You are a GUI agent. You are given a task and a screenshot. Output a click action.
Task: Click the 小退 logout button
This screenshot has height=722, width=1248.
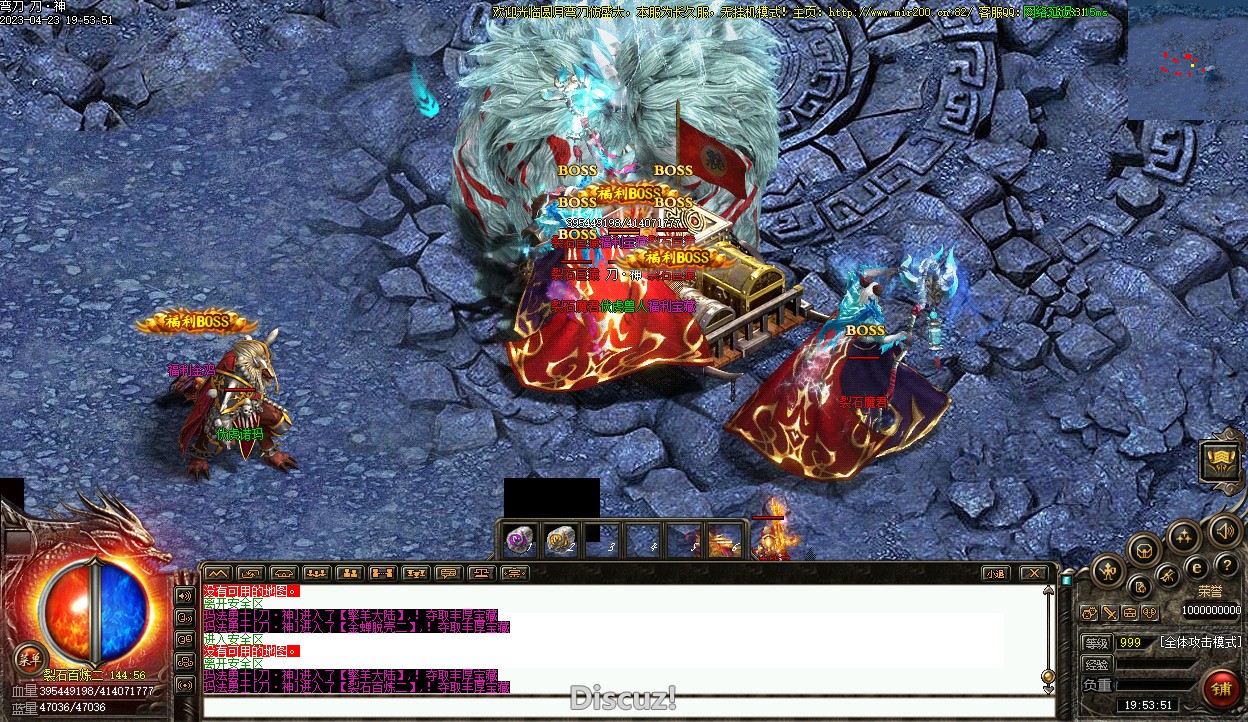[x=994, y=573]
